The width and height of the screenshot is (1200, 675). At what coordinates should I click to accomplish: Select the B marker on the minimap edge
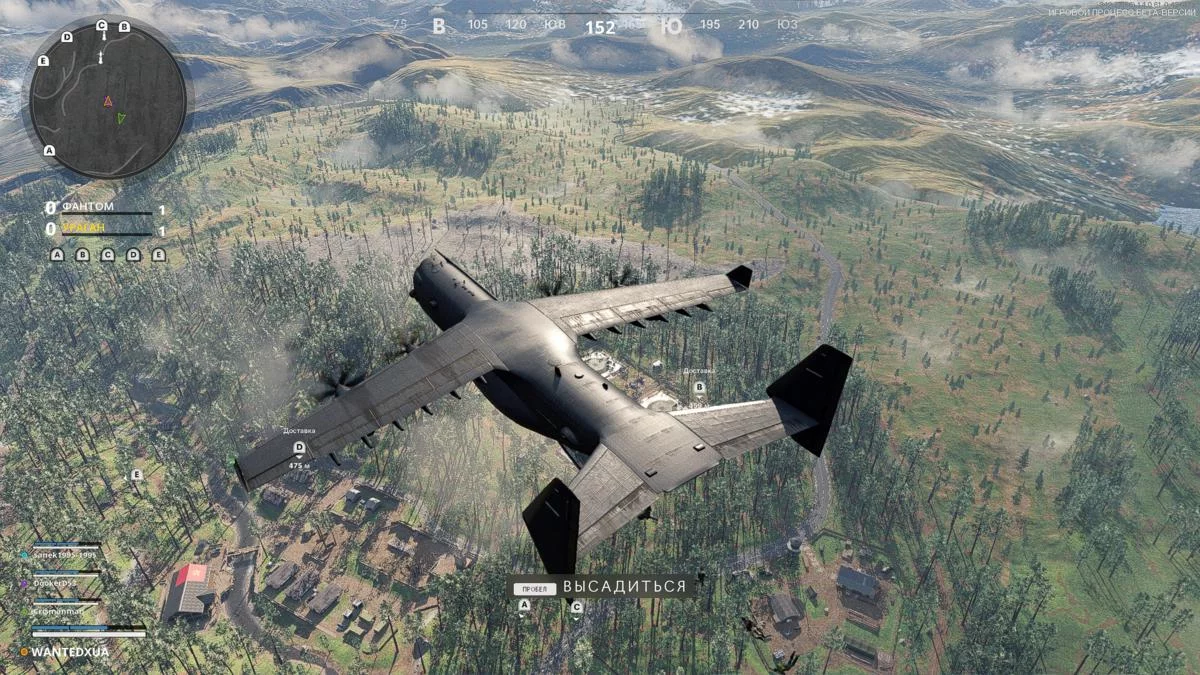click(124, 27)
